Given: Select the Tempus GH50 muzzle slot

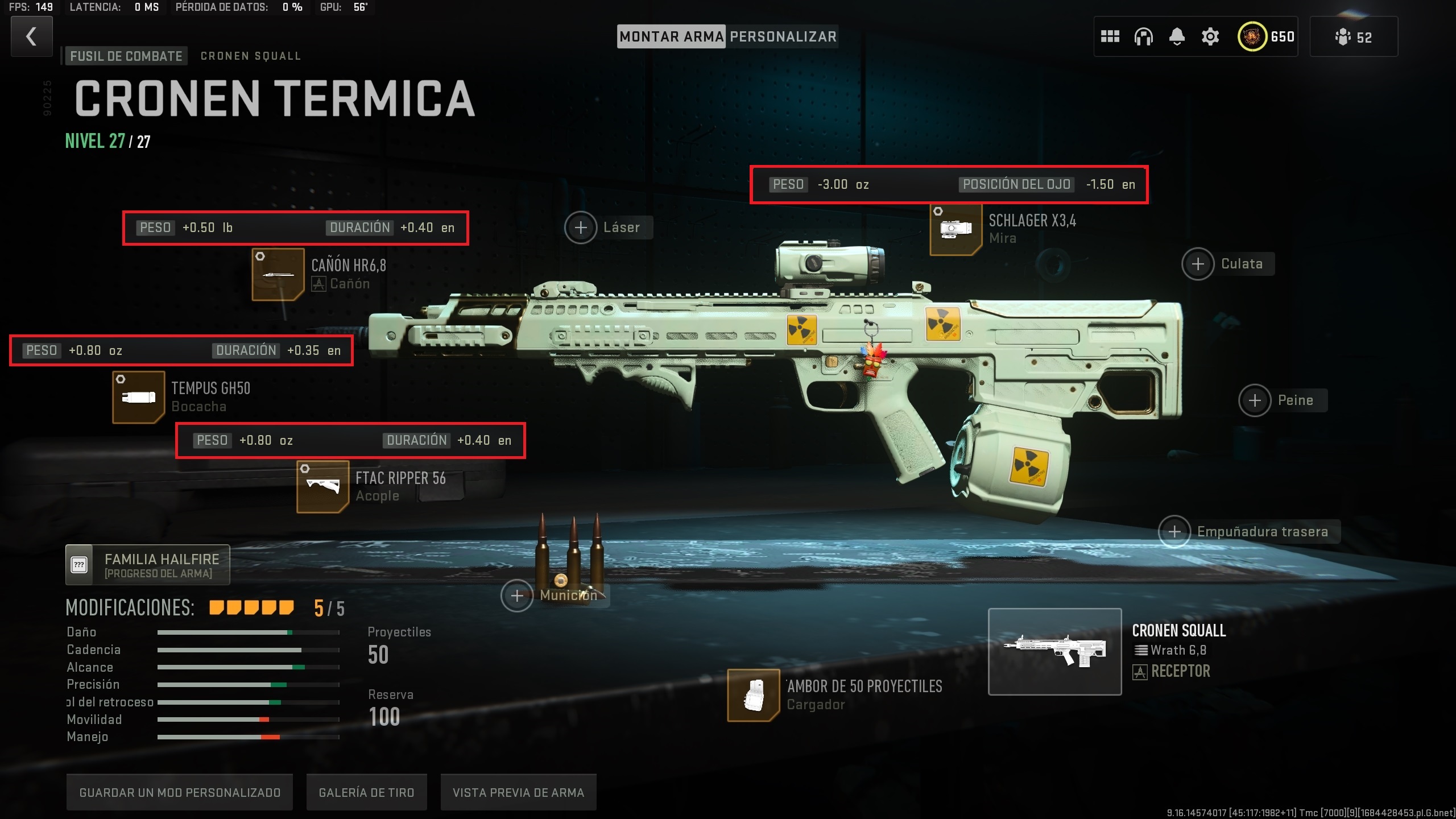Looking at the screenshot, I should 138,398.
